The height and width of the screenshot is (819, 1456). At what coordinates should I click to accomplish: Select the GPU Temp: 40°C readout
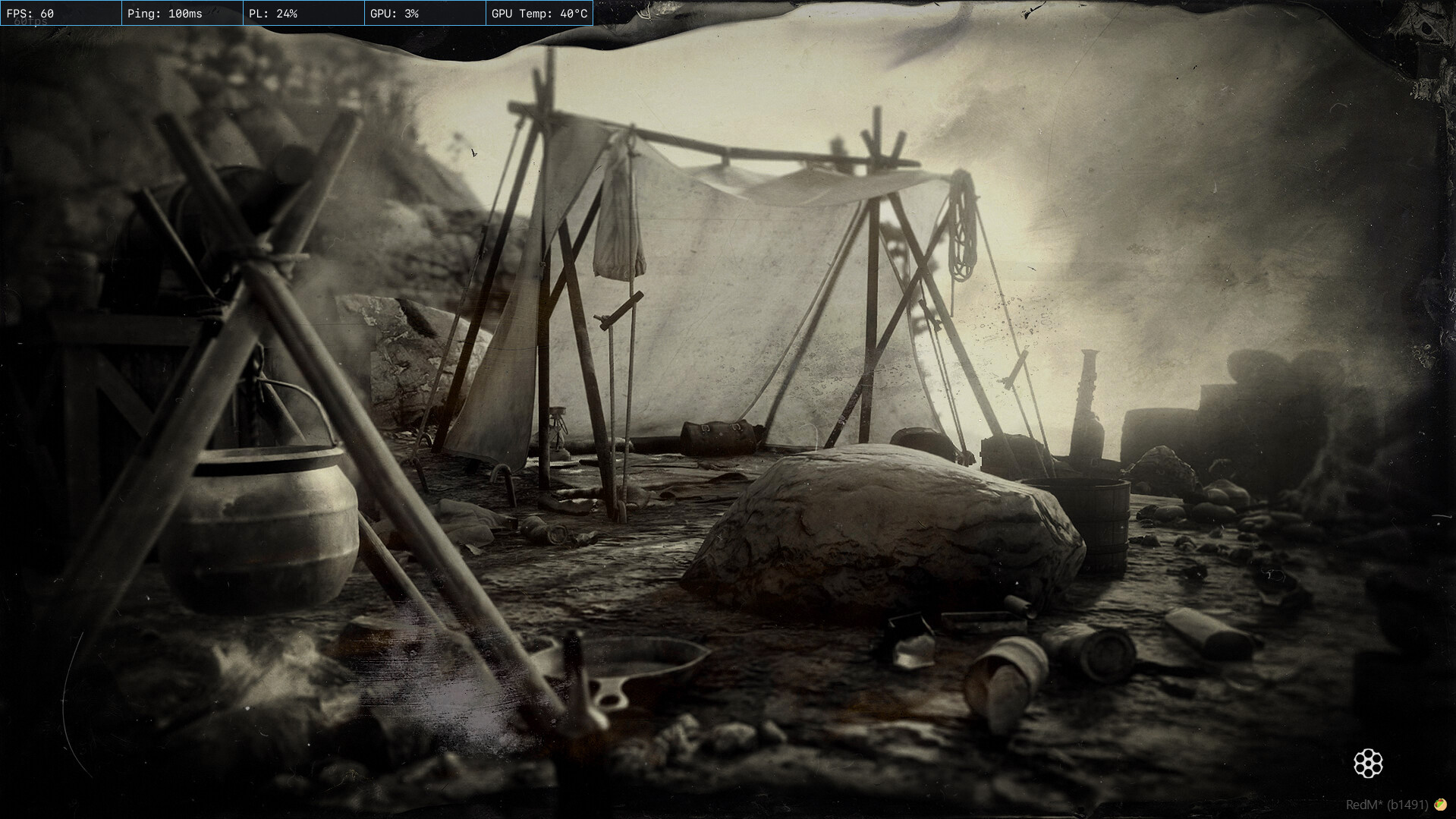(540, 13)
